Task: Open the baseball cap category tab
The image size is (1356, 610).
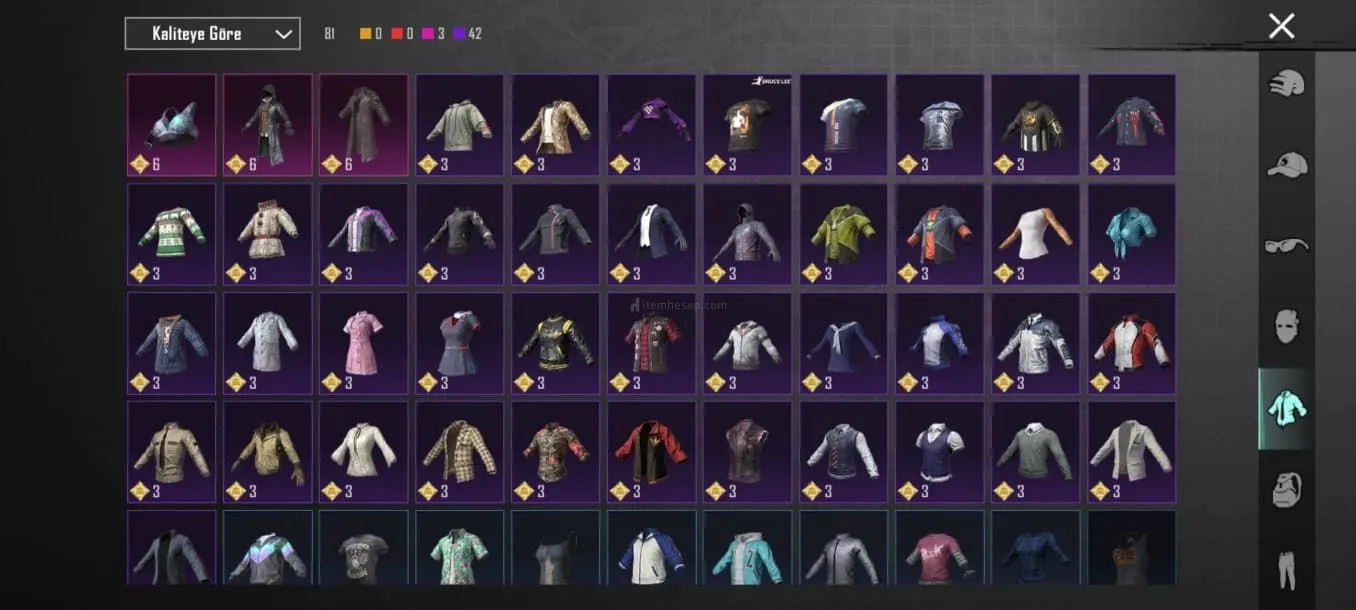Action: pos(1286,164)
